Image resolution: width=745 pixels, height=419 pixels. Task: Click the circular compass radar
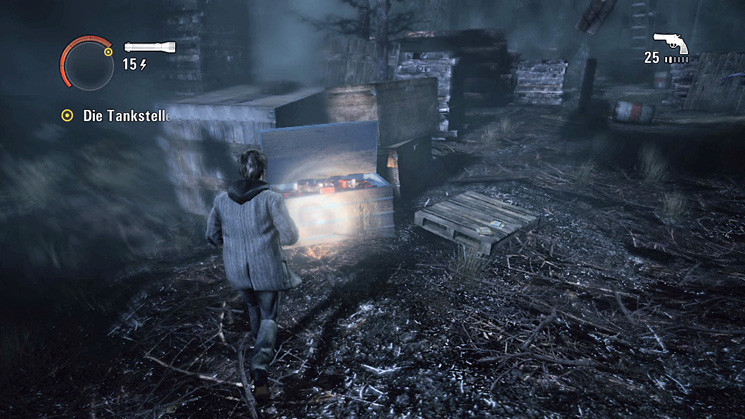click(x=87, y=63)
